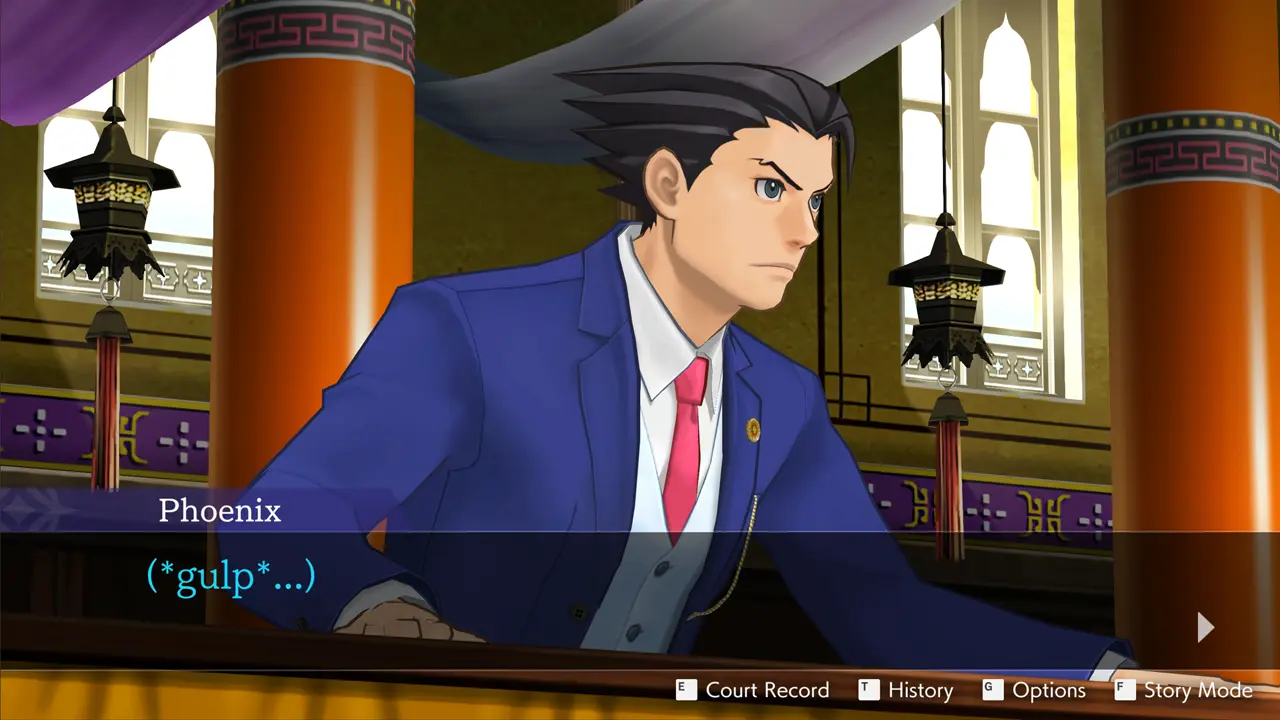Click the dialogue advance arrow

click(x=1205, y=627)
